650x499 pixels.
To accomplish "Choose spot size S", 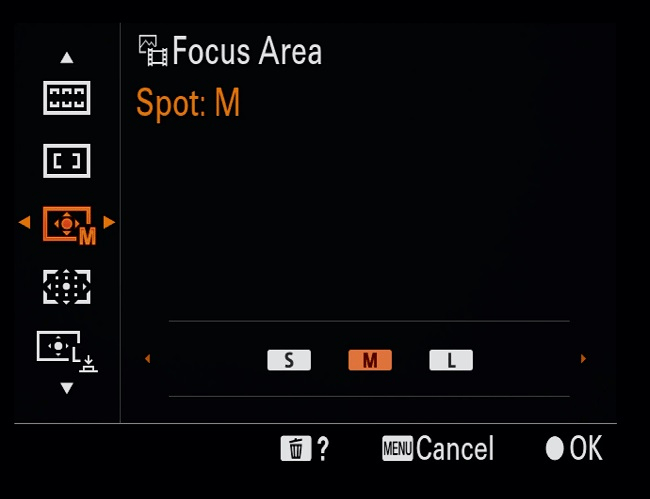I will tap(289, 360).
